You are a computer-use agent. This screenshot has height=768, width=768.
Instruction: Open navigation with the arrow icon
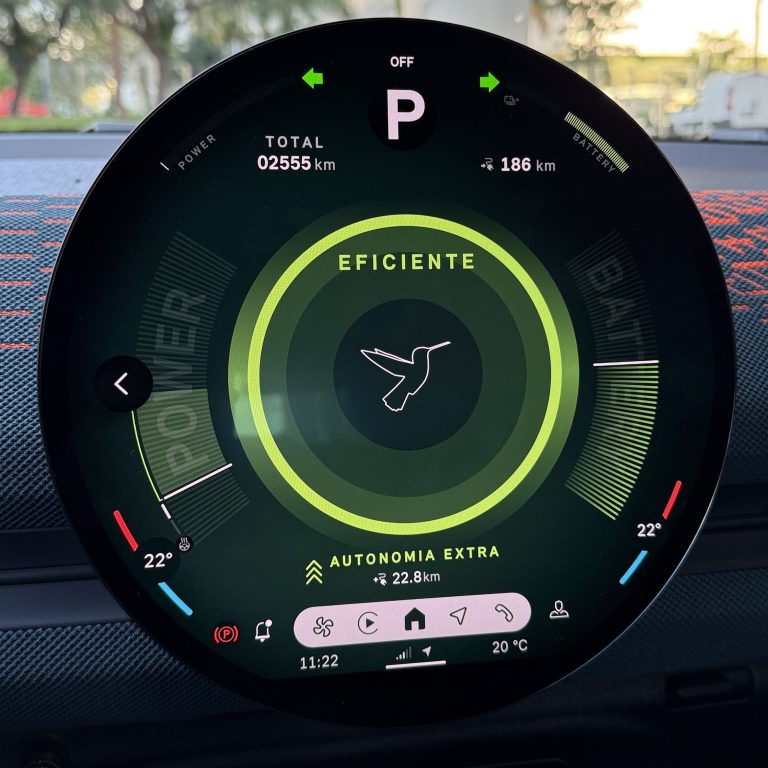coord(457,618)
